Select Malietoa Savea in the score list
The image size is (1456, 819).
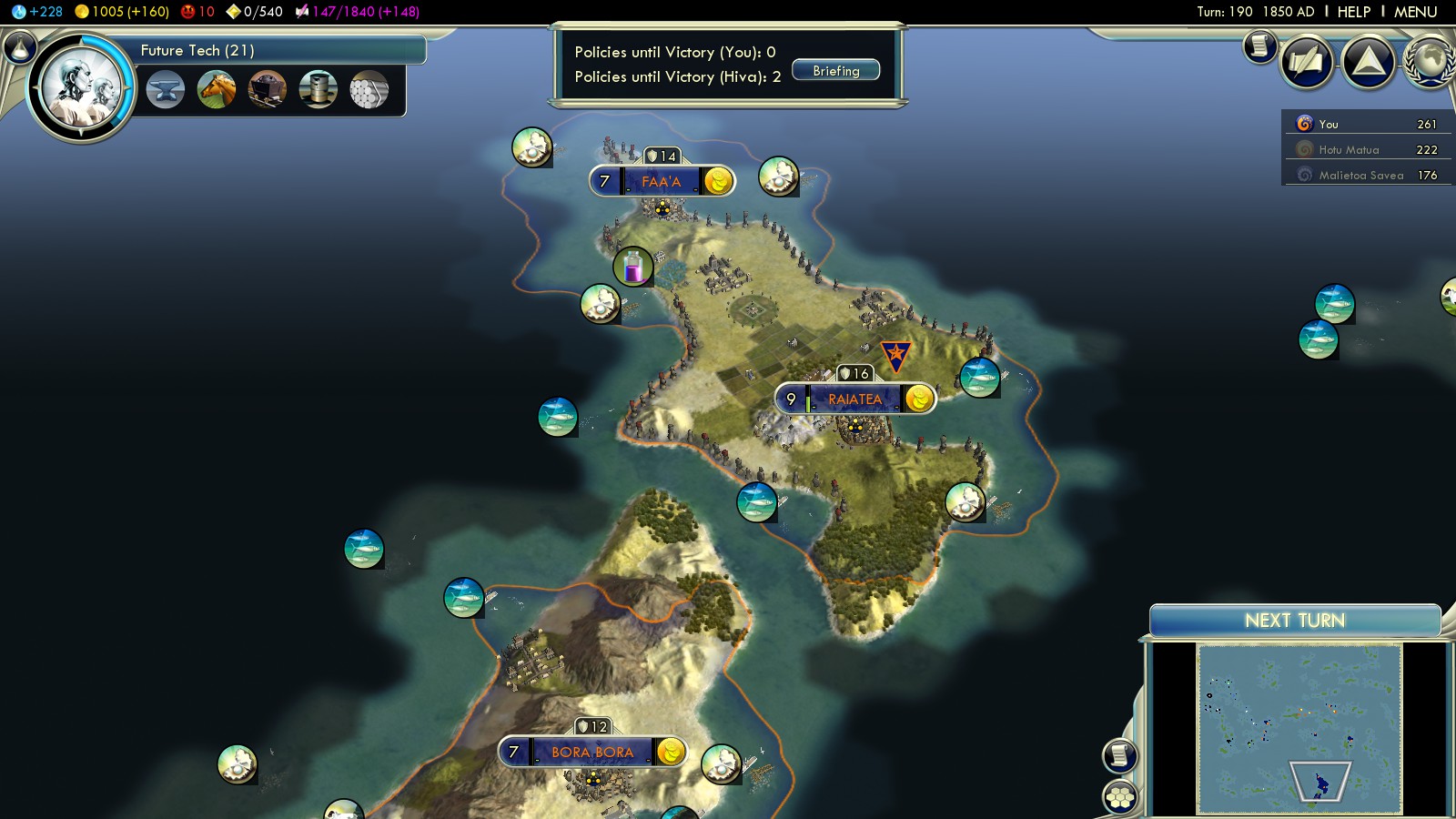click(x=1360, y=176)
